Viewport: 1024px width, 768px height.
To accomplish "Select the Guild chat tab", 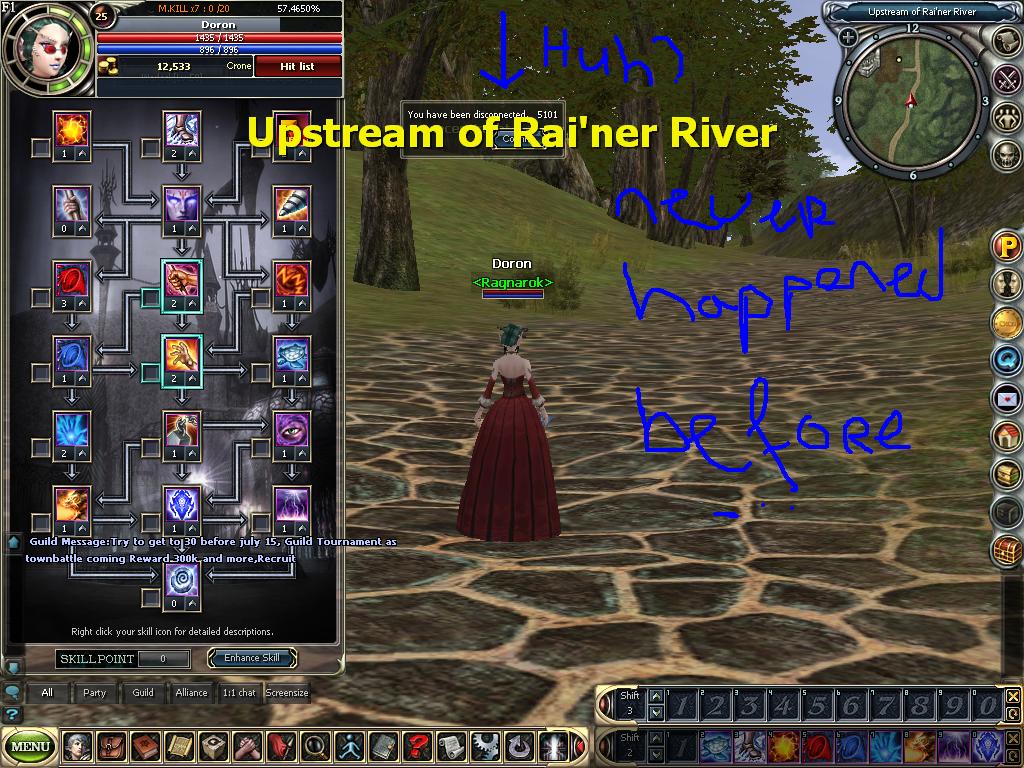I will click(143, 692).
